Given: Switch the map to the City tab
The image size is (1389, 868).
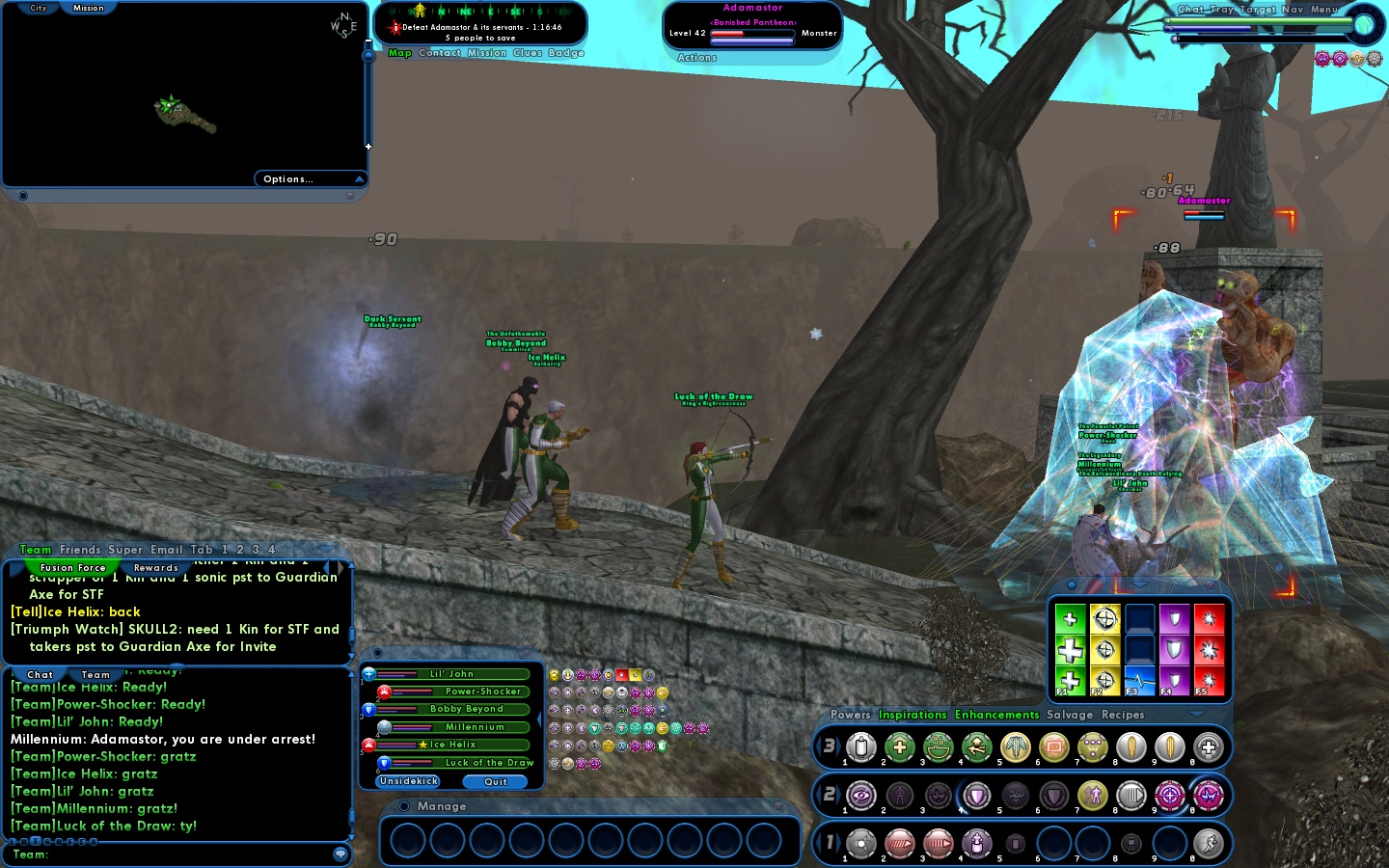Looking at the screenshot, I should pos(39,8).
